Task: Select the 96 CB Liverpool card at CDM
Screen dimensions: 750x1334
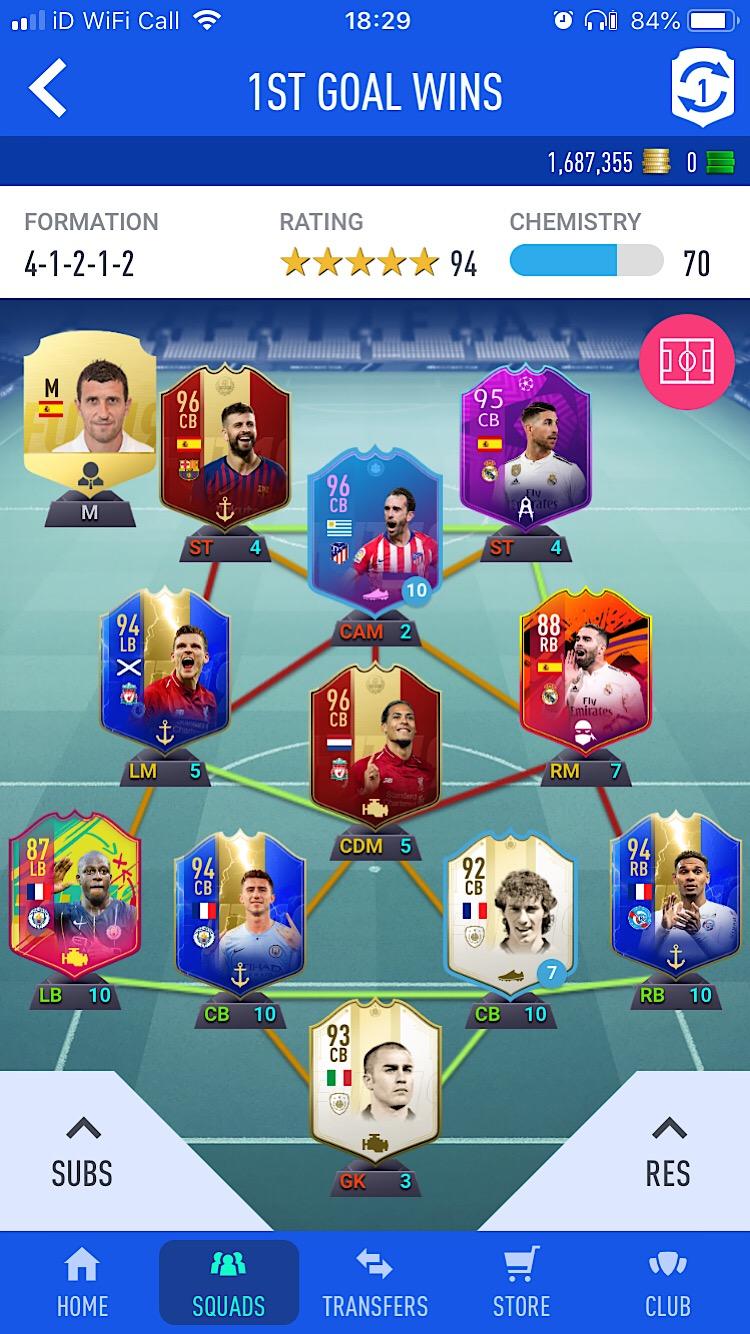Action: (x=375, y=745)
